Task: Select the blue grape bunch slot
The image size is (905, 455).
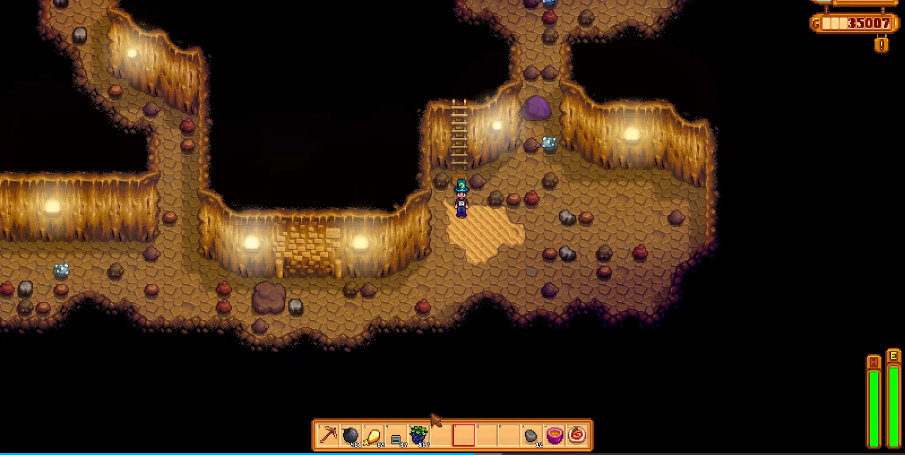Action: pyautogui.click(x=418, y=435)
